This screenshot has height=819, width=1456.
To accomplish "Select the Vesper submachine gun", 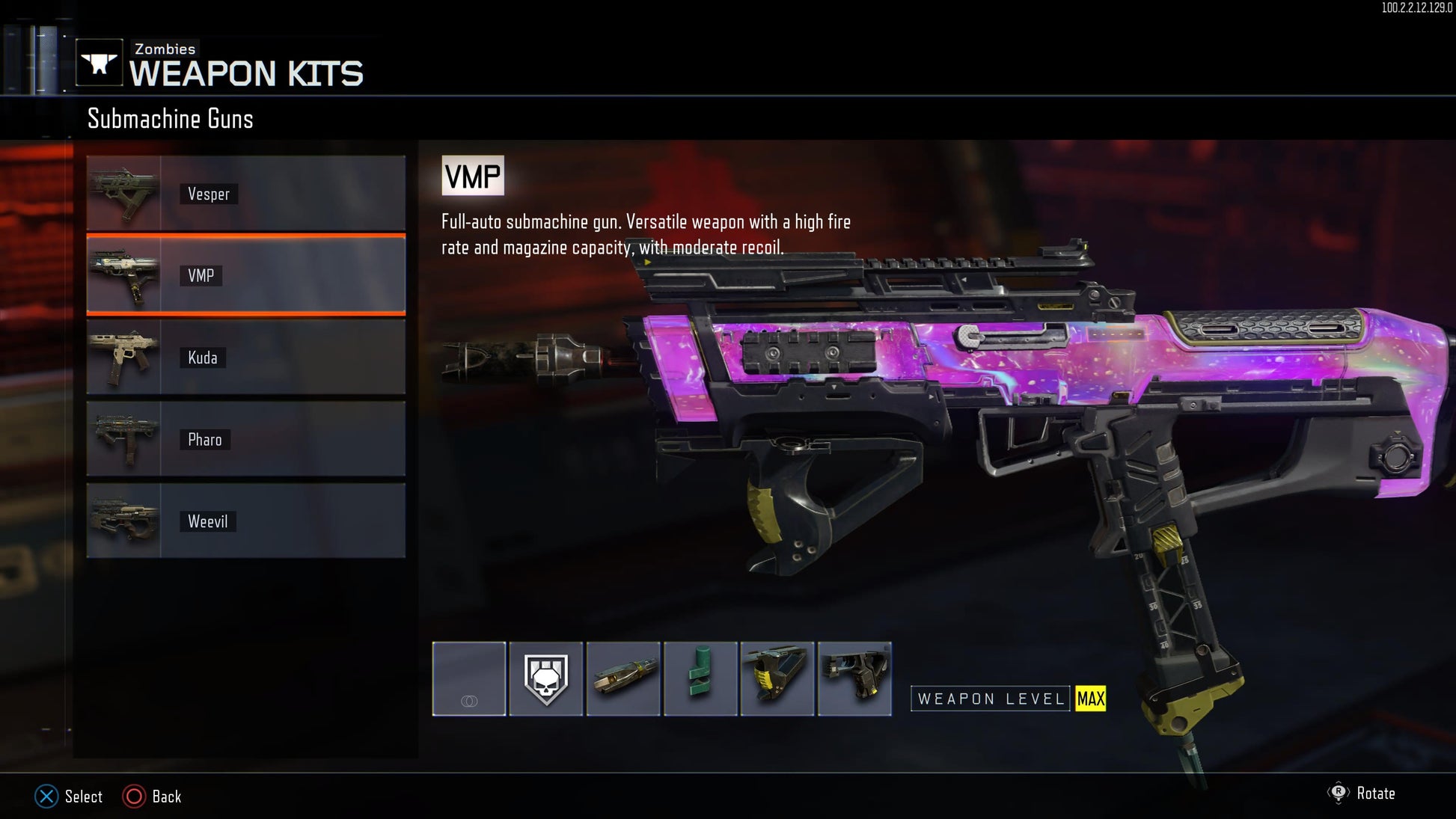I will (245, 193).
